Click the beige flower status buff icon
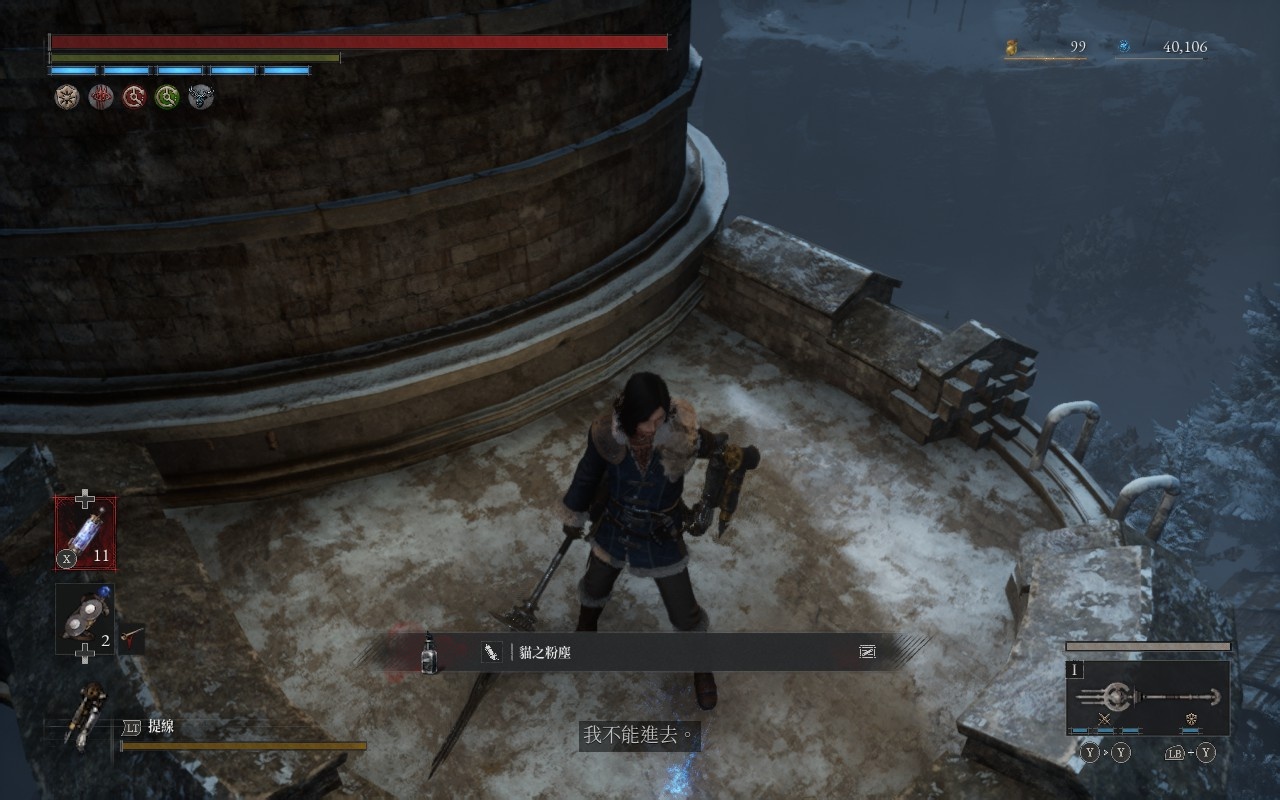 click(67, 96)
